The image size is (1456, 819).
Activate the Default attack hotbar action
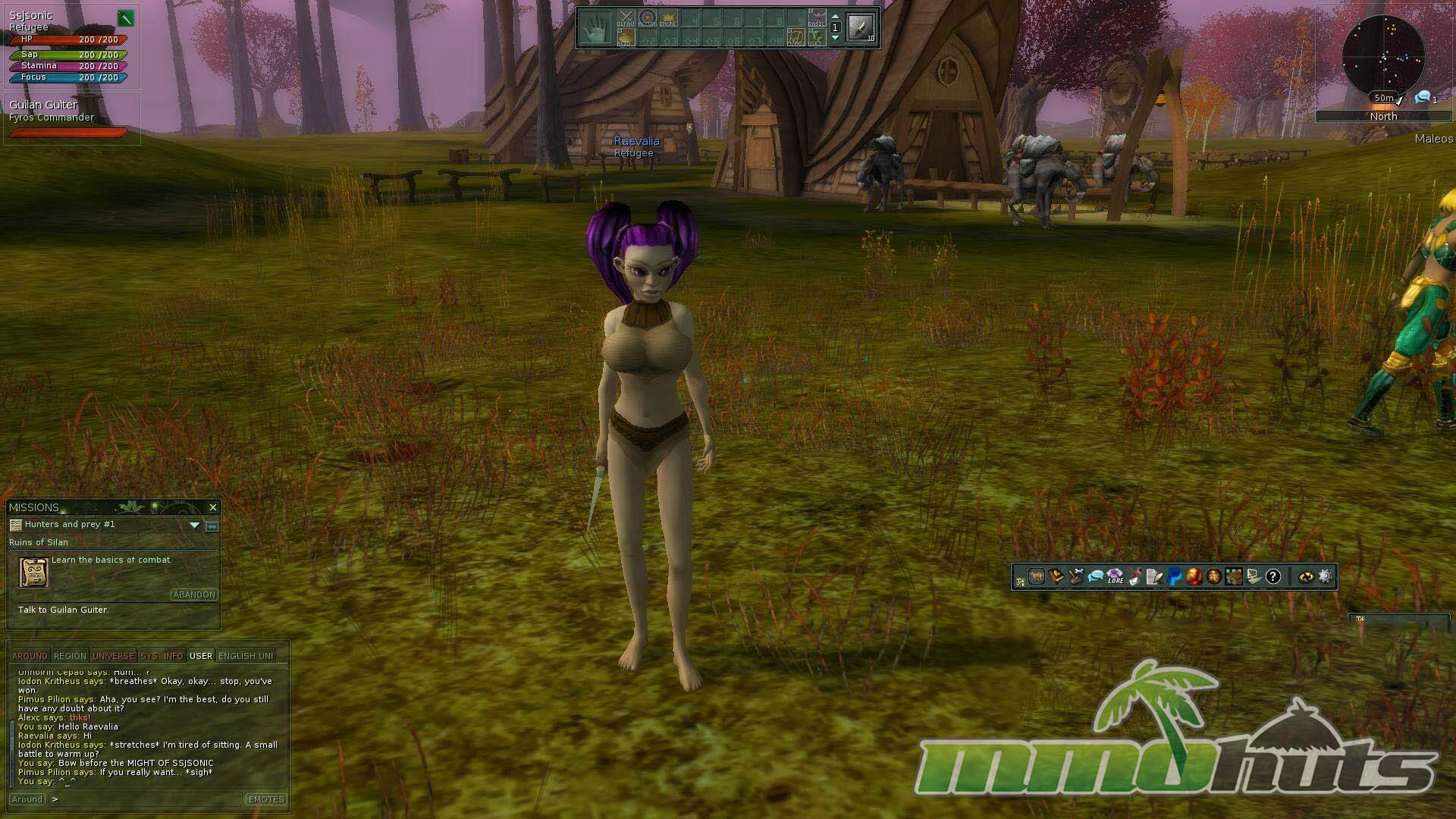tap(626, 19)
